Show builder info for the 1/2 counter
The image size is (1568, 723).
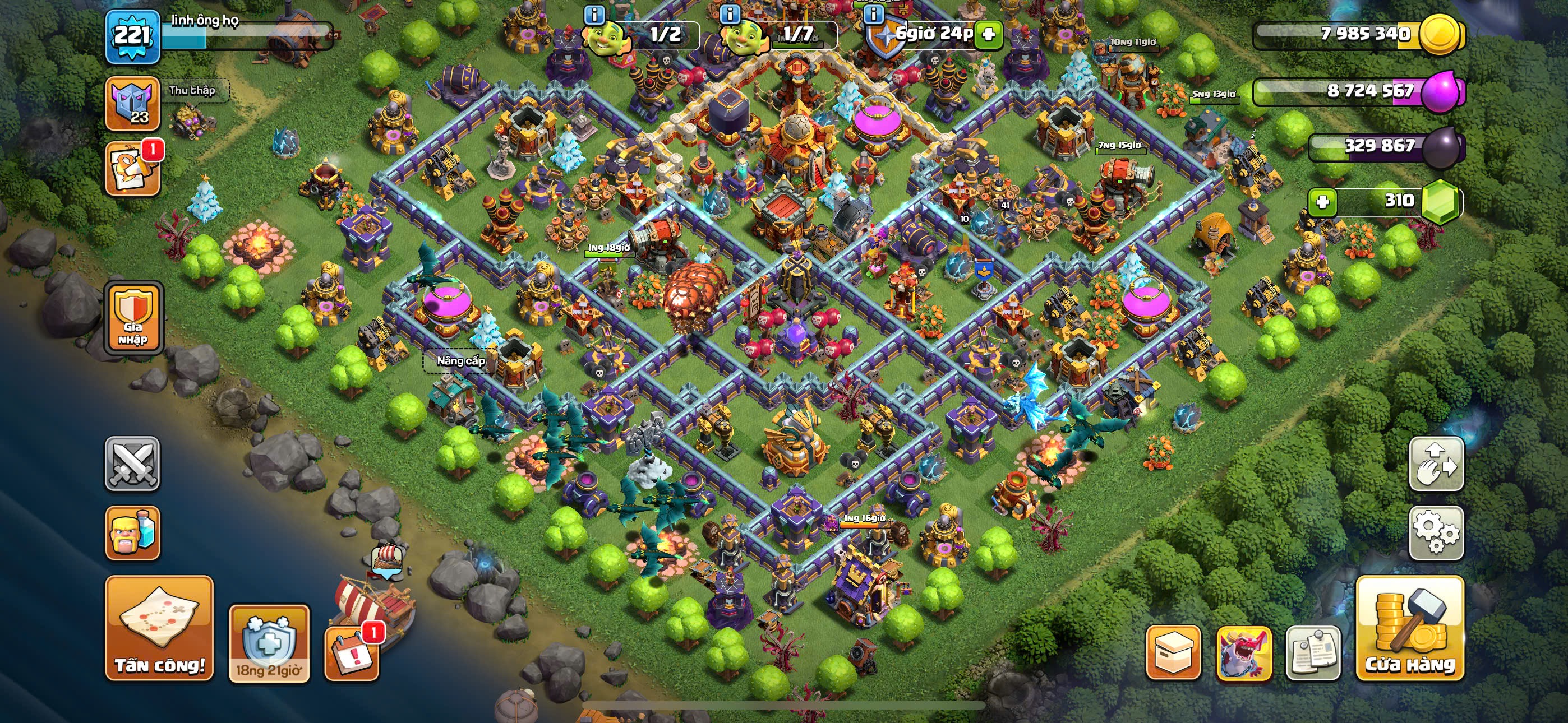click(594, 15)
